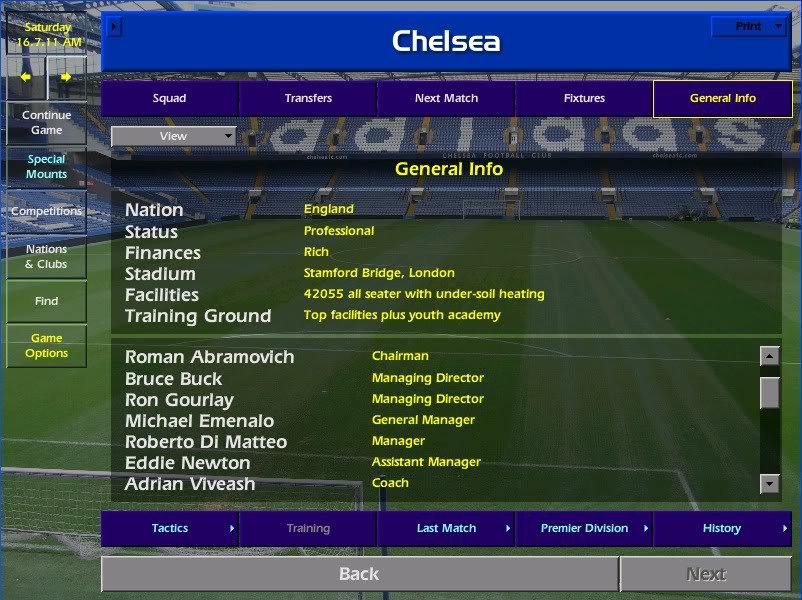The width and height of the screenshot is (802, 600).
Task: Select the General Info tab
Action: pyautogui.click(x=722, y=98)
